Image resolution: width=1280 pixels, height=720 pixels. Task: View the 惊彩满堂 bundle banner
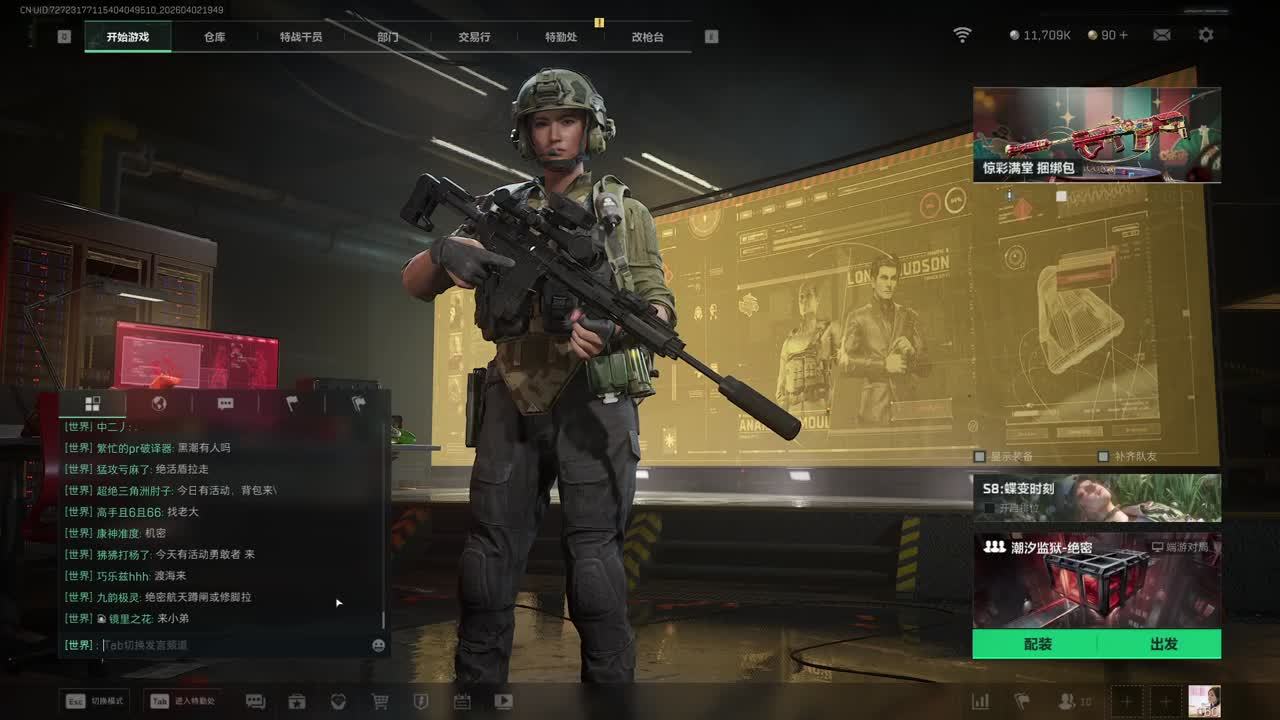[x=1096, y=135]
